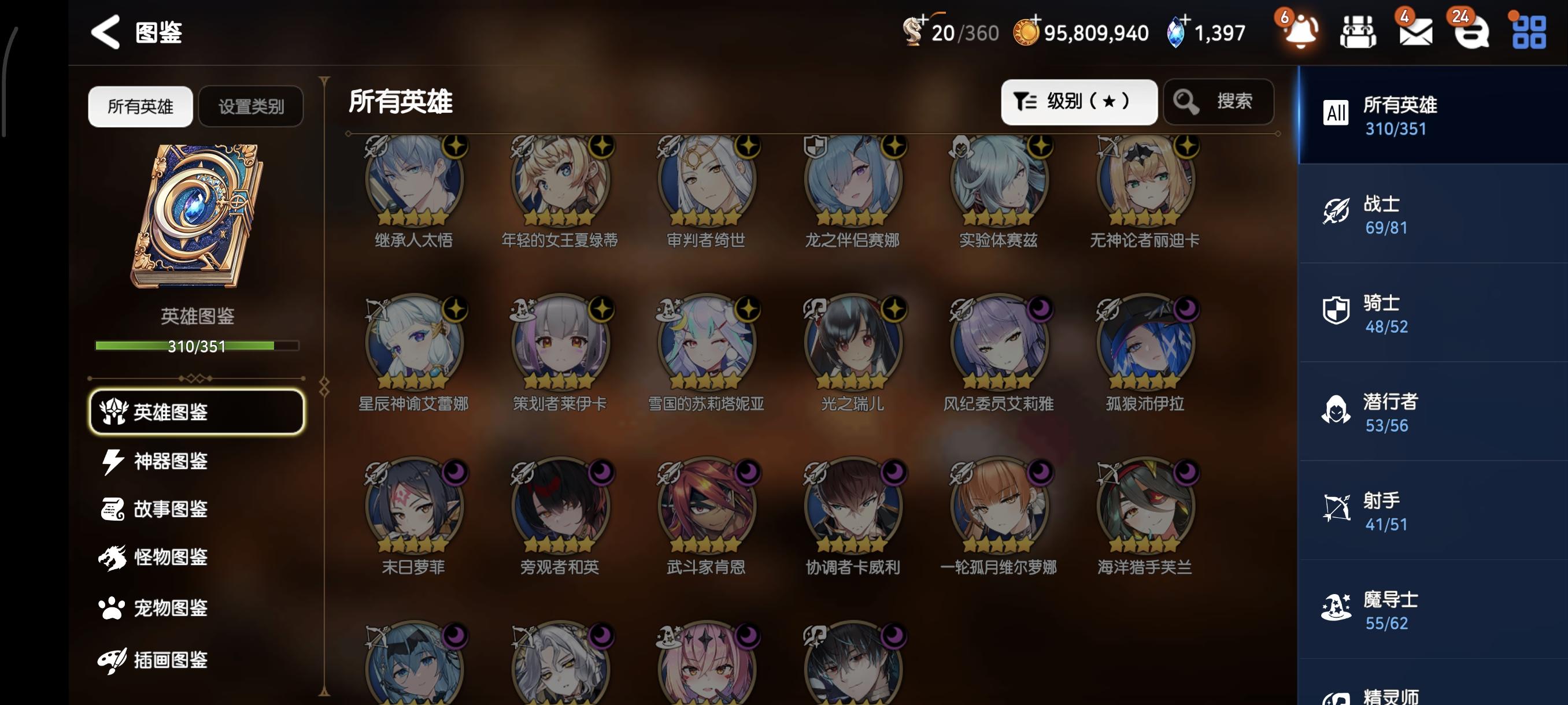Select the 所有英雄 tab on the left
This screenshot has width=1568, height=705.
tap(139, 106)
